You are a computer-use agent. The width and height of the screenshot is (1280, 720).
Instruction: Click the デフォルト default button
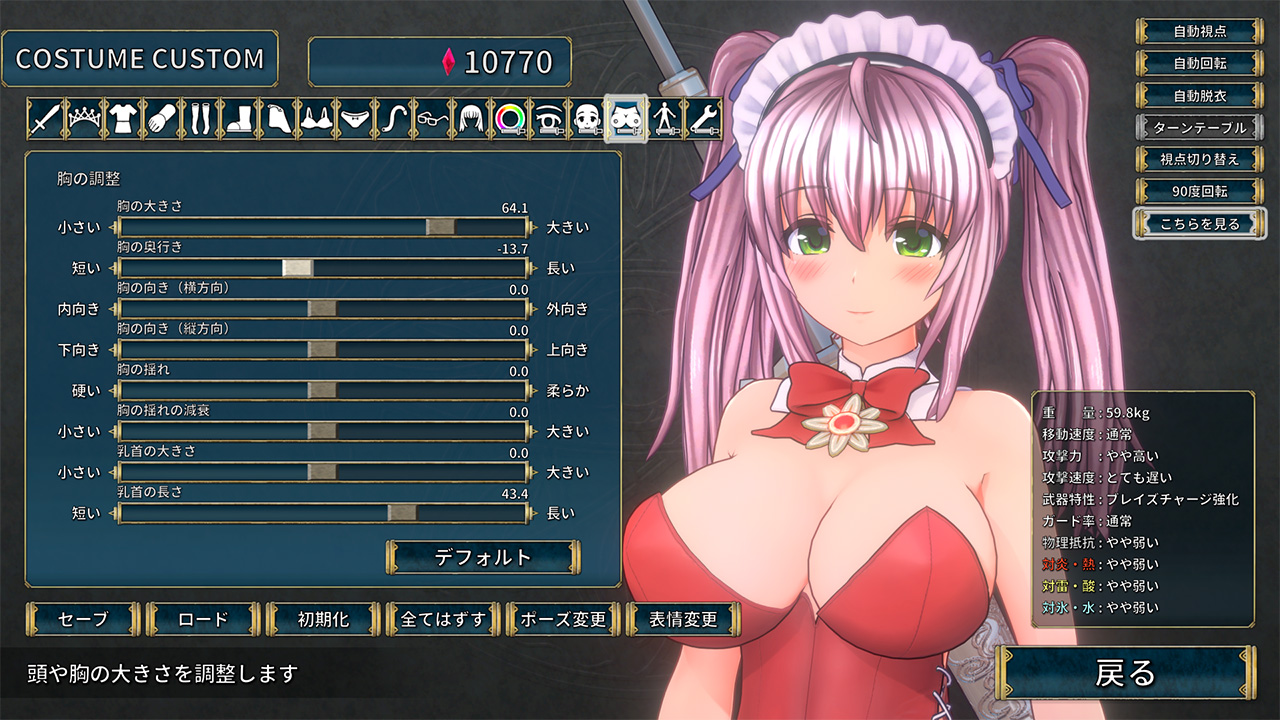coord(483,557)
